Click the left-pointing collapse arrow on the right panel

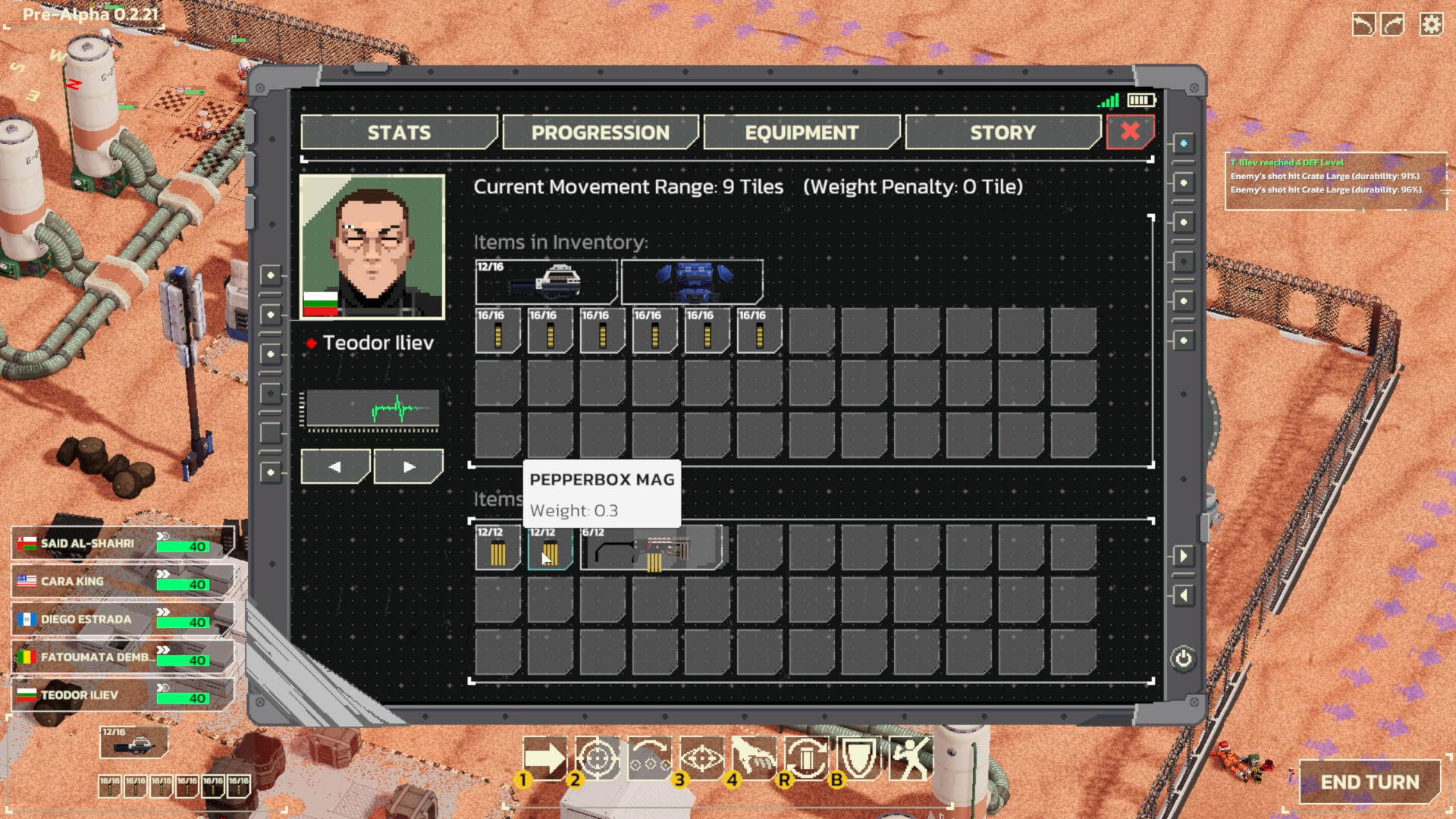coord(1185,595)
